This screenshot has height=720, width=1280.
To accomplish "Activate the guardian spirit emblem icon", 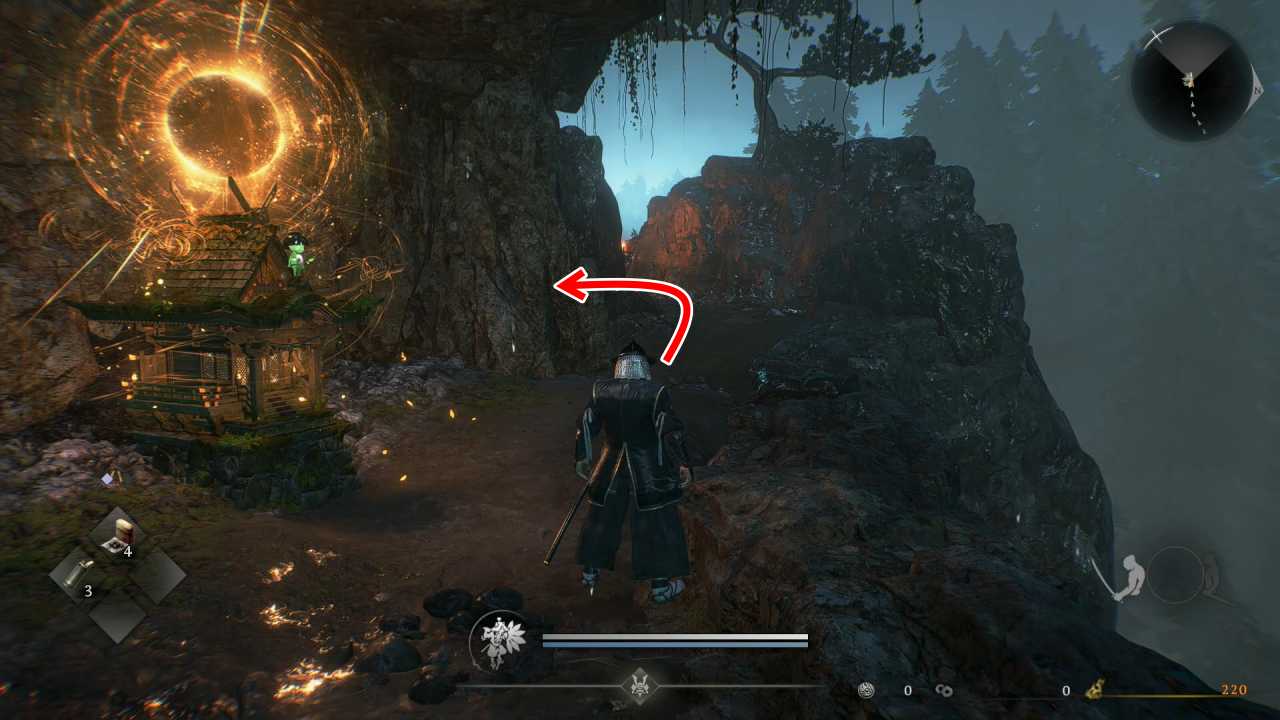I will [x=498, y=641].
